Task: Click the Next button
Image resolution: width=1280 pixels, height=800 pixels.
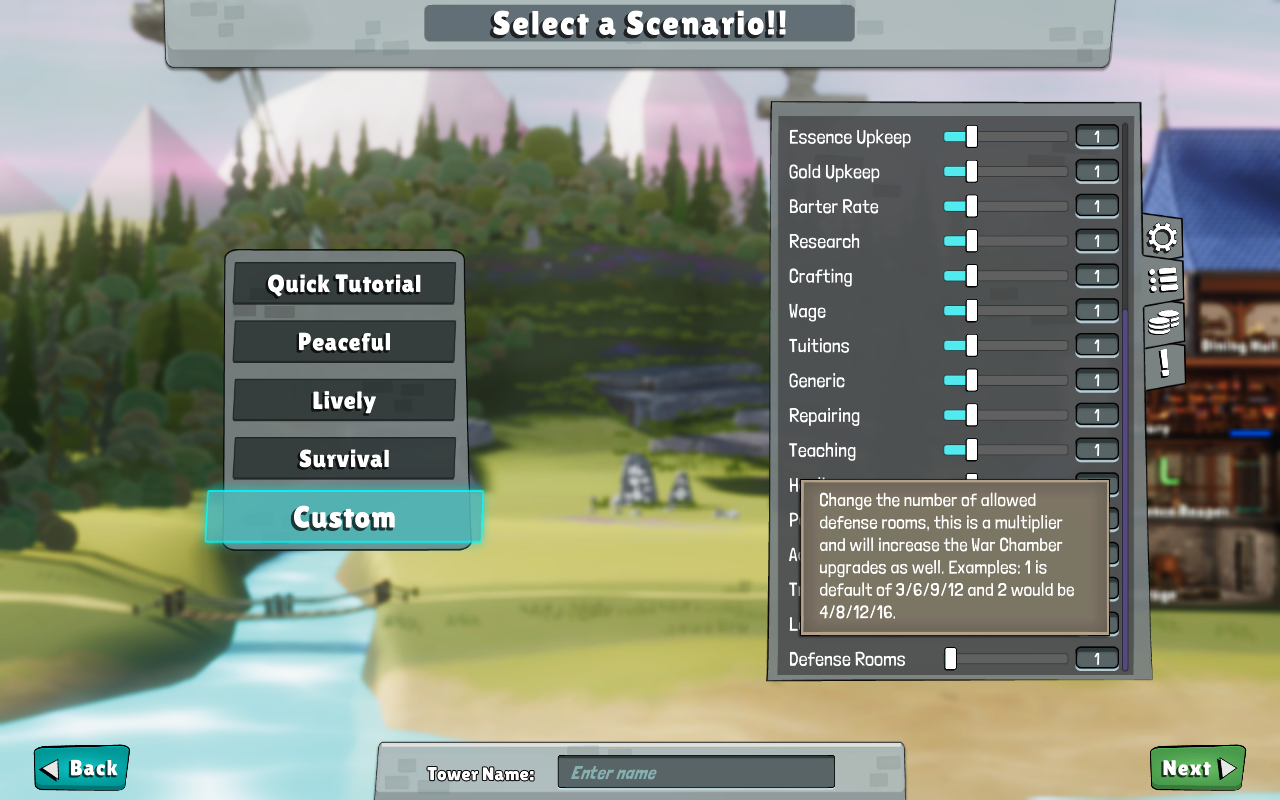Action: 1197,768
